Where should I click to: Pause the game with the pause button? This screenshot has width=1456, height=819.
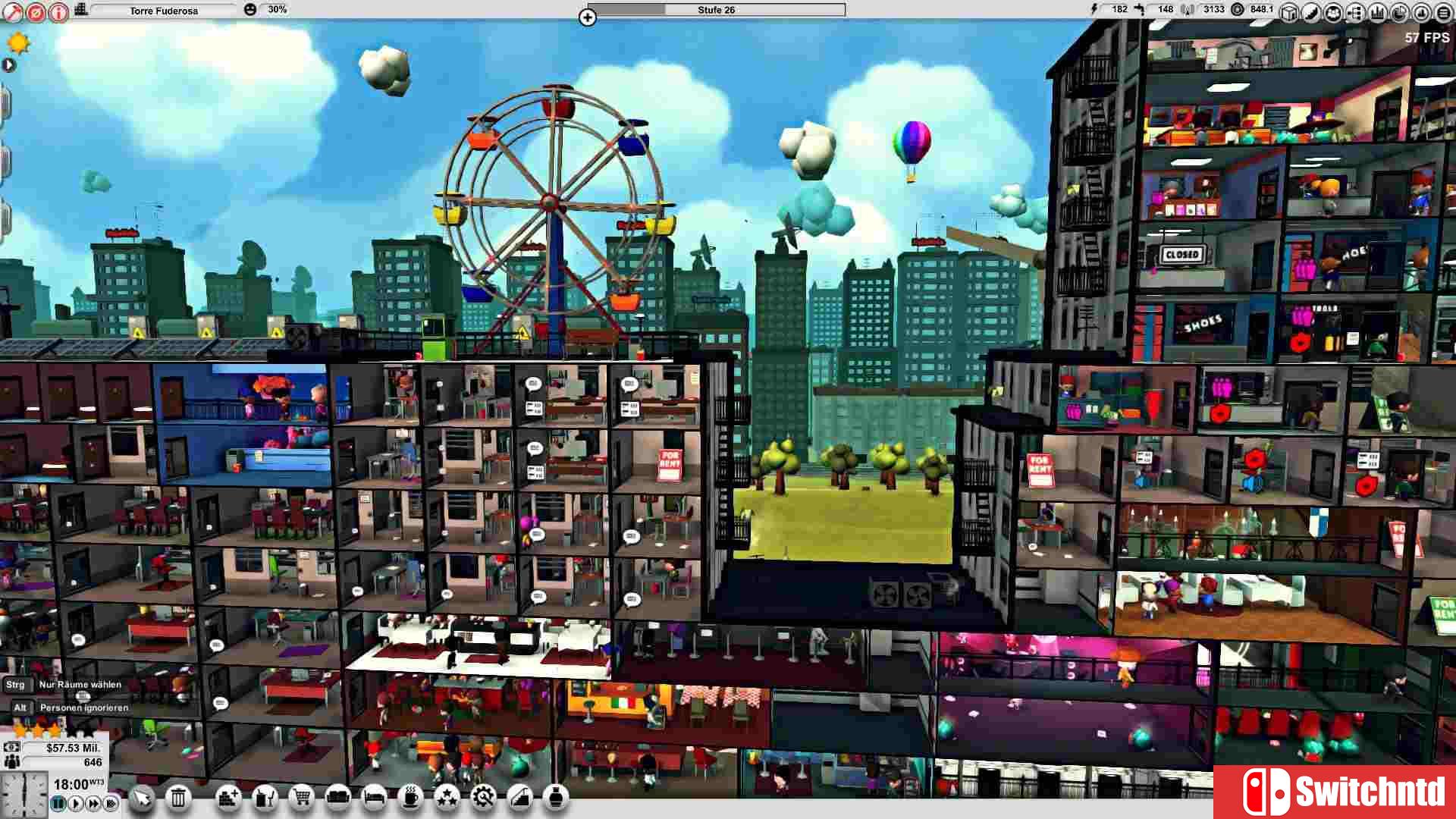pos(58,802)
